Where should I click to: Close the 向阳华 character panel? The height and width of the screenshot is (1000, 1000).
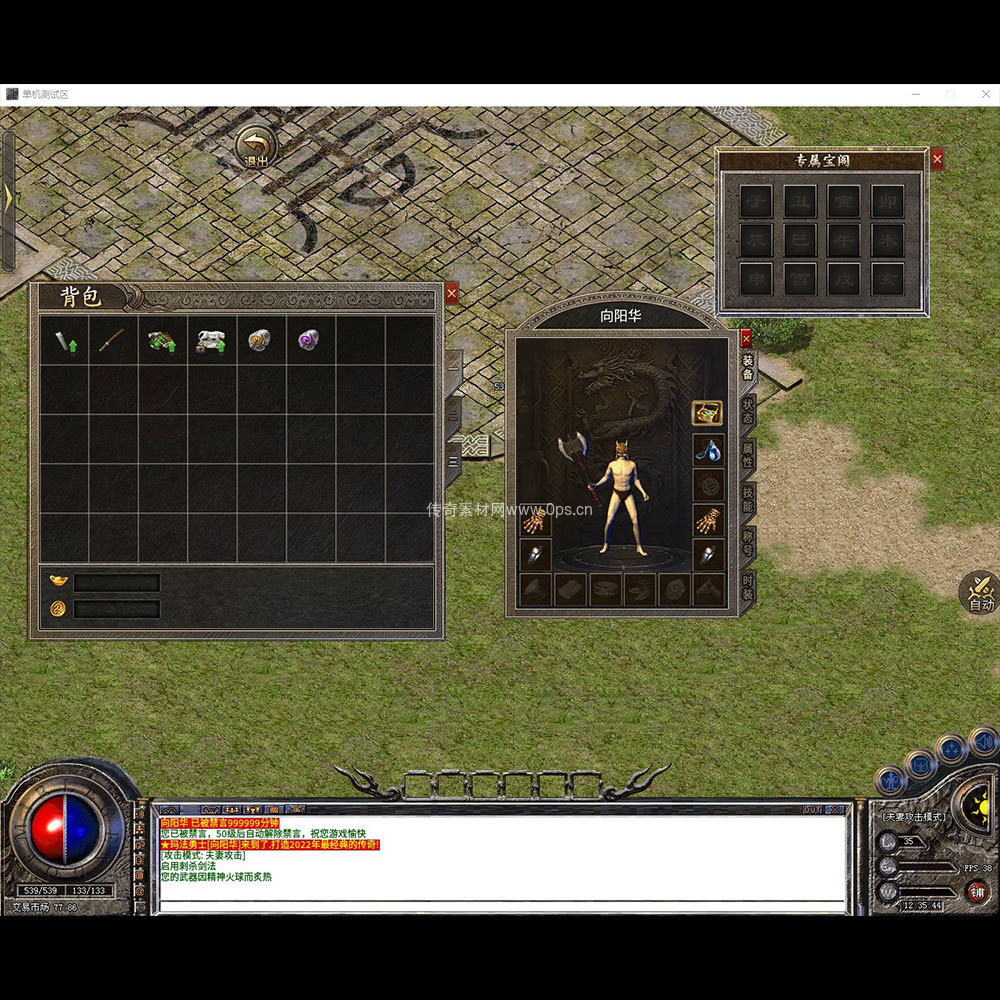click(745, 339)
